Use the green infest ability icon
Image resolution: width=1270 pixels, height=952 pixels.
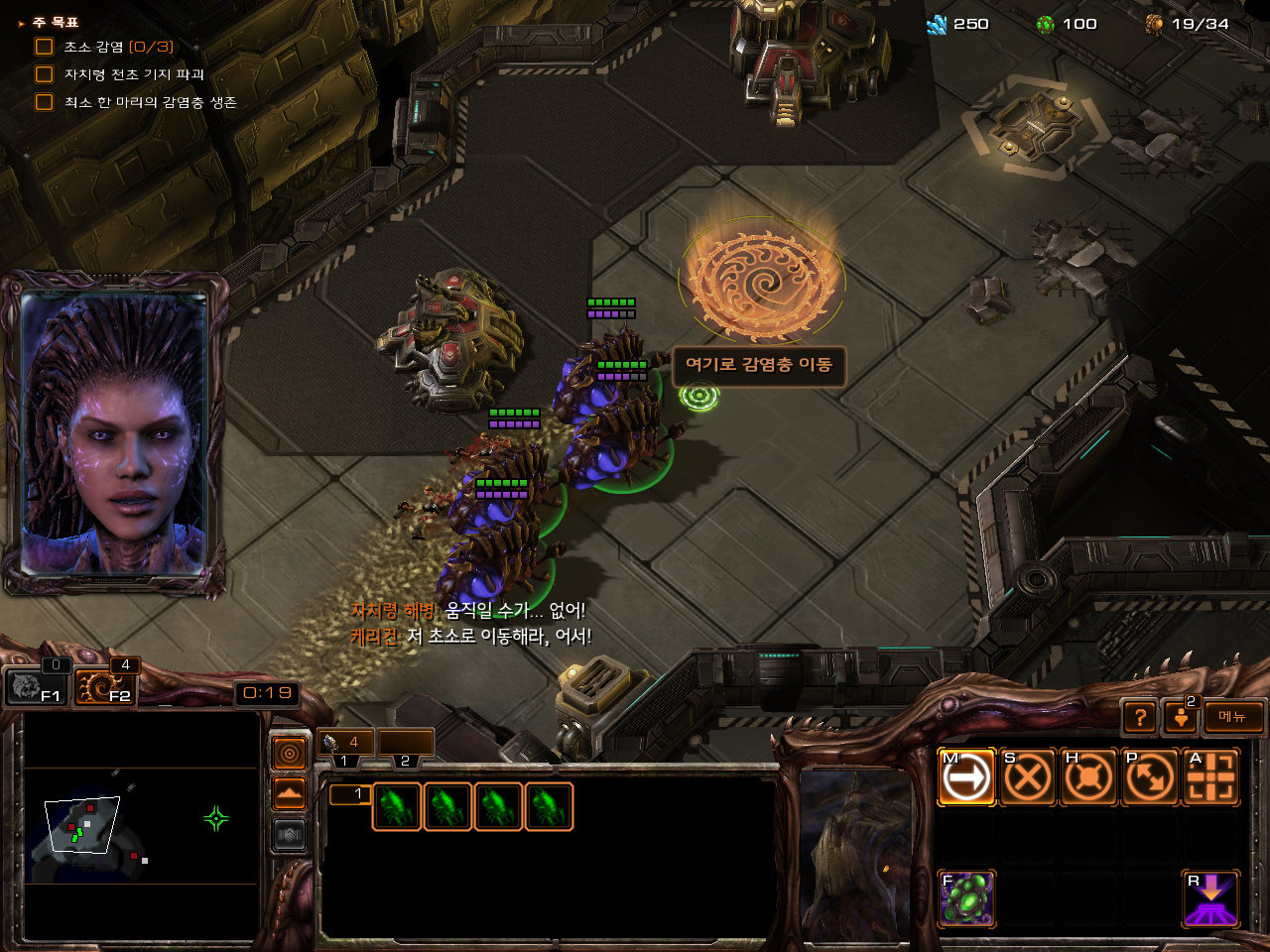(966, 898)
